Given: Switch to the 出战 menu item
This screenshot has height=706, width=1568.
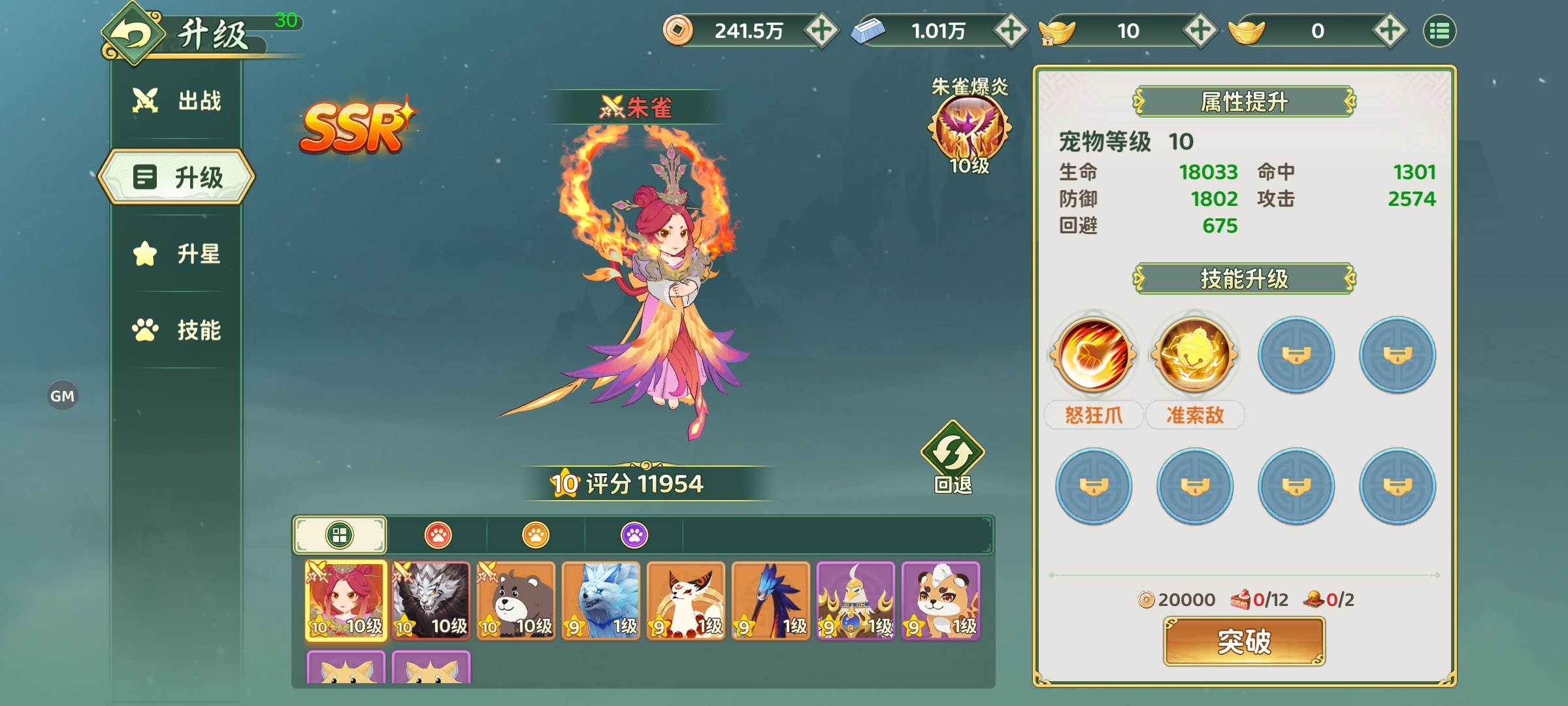Looking at the screenshot, I should (175, 99).
